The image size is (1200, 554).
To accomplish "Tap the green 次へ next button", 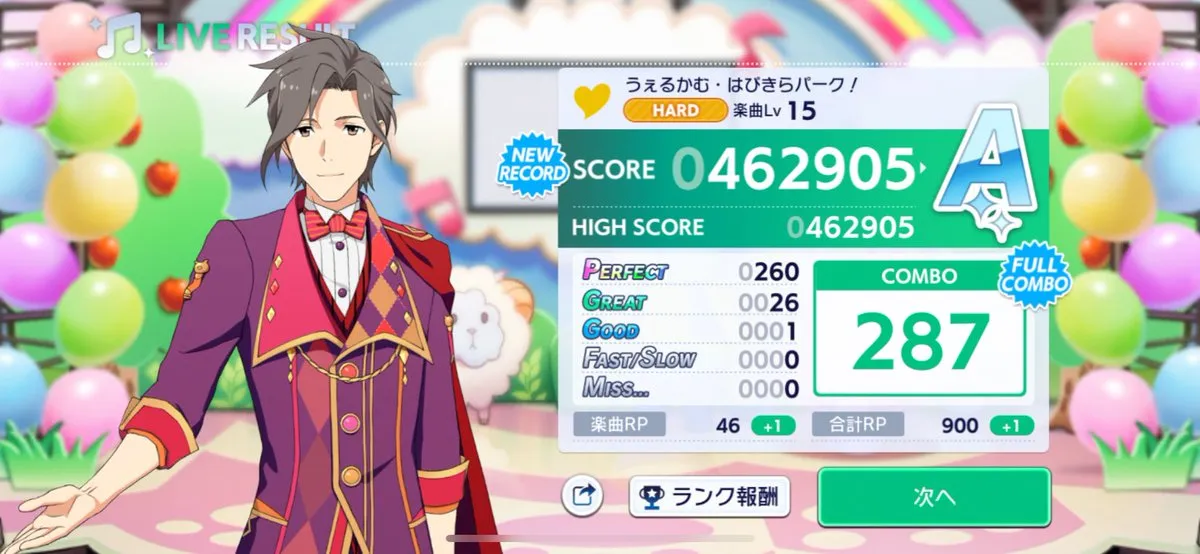I will [x=934, y=496].
